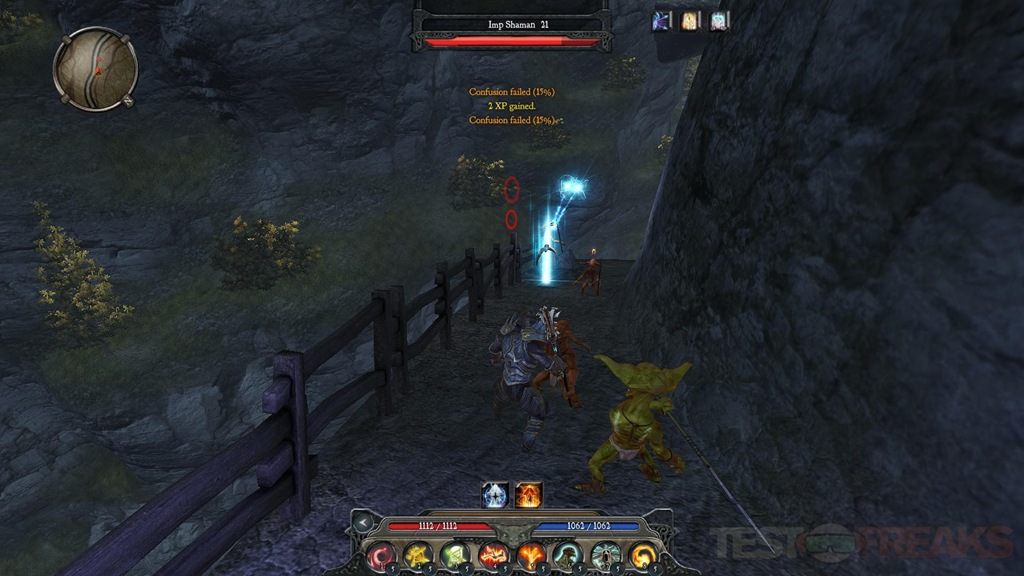Activate the orange flame burst skill

pos(529,554)
